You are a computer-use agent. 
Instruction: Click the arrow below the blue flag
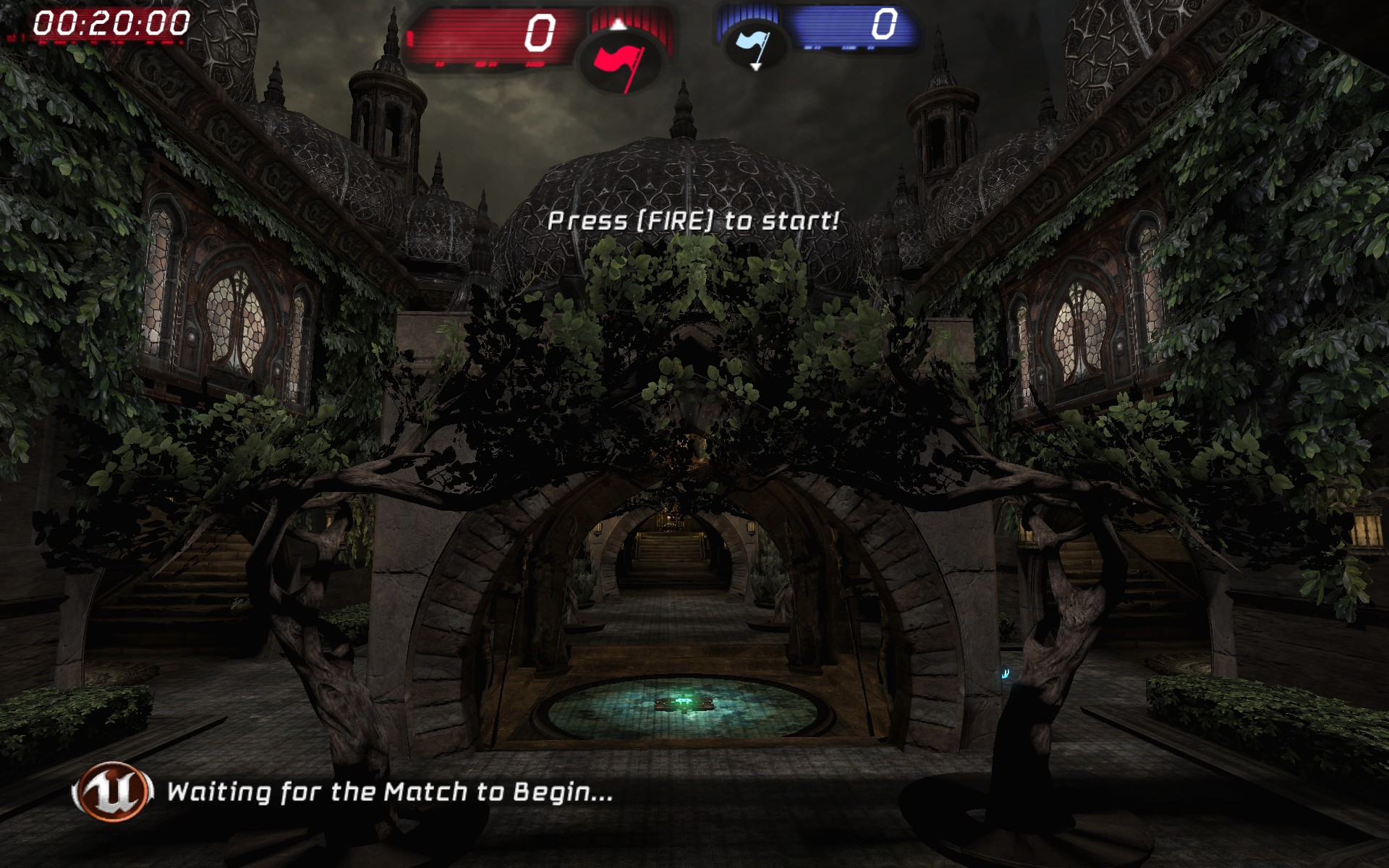(x=754, y=67)
